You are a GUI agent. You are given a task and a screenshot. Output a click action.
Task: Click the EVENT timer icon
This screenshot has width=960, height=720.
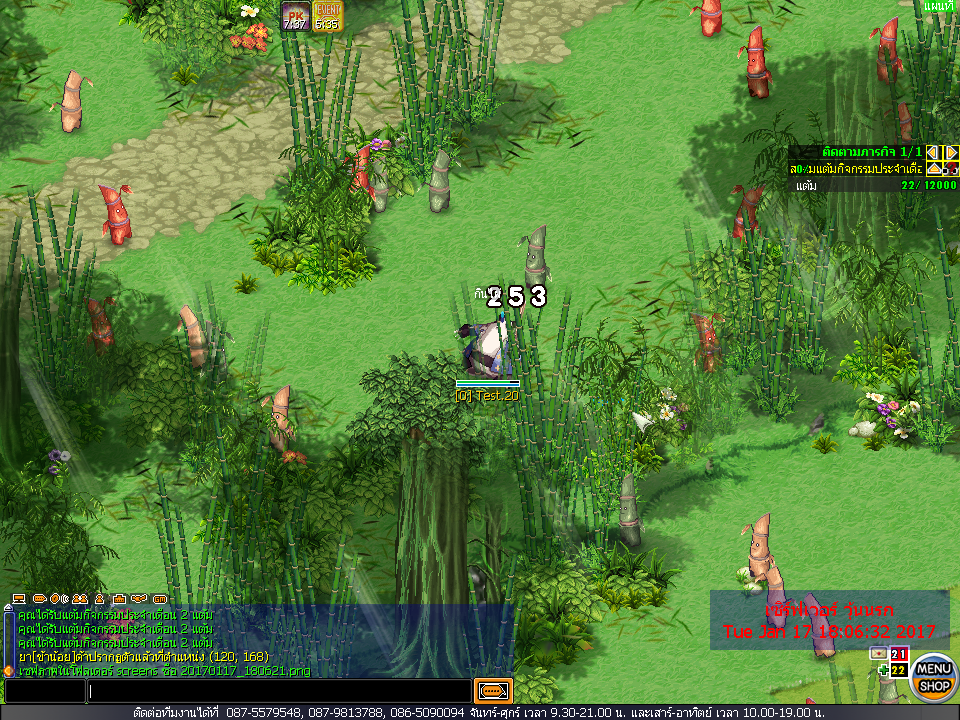pos(327,16)
